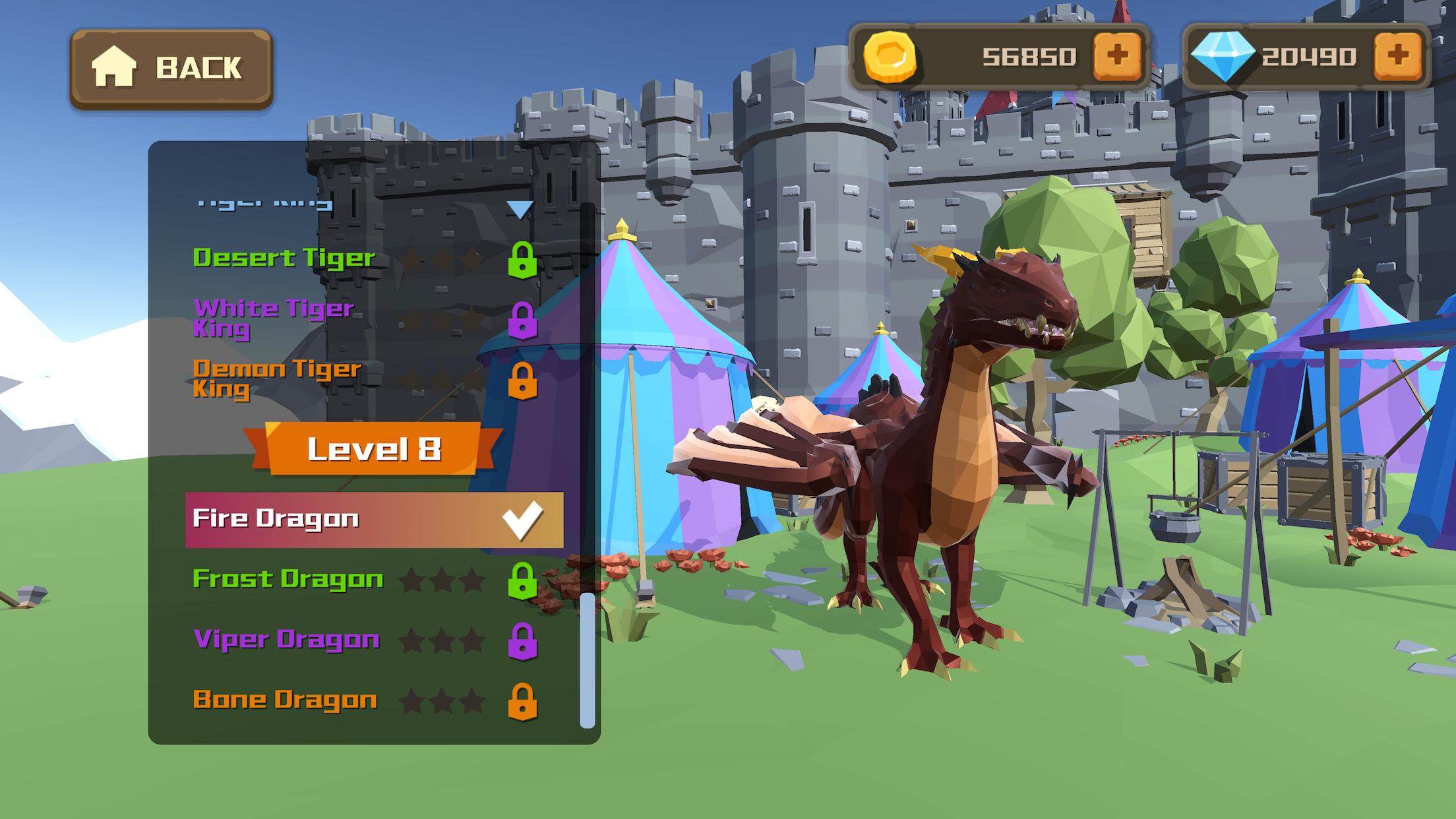Add more gold coins with the plus button

tap(1117, 56)
